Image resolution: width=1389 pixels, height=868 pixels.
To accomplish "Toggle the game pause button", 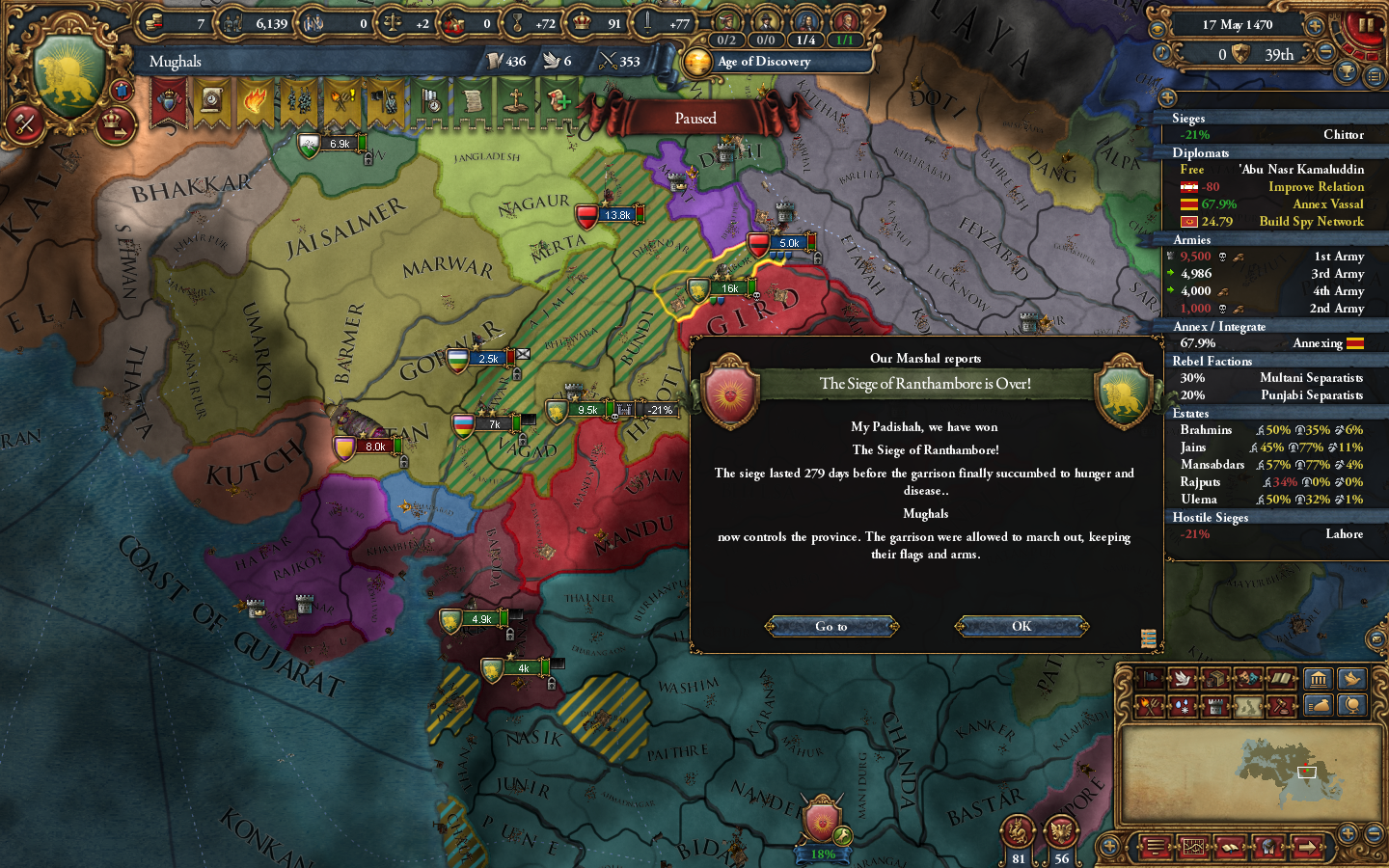I will tap(1366, 25).
